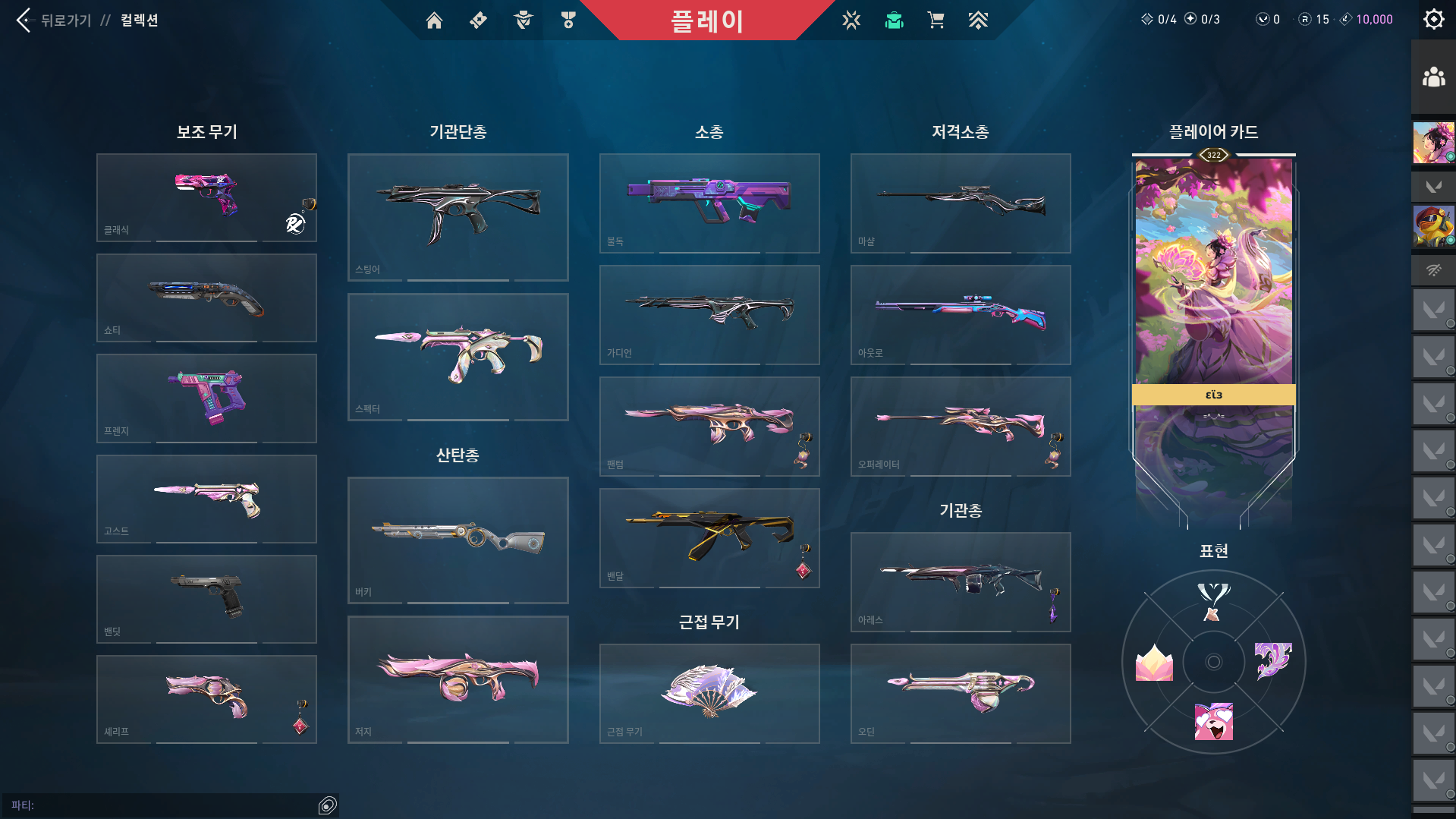Open the Store shopping cart icon
This screenshot has height=819, width=1456.
click(936, 20)
